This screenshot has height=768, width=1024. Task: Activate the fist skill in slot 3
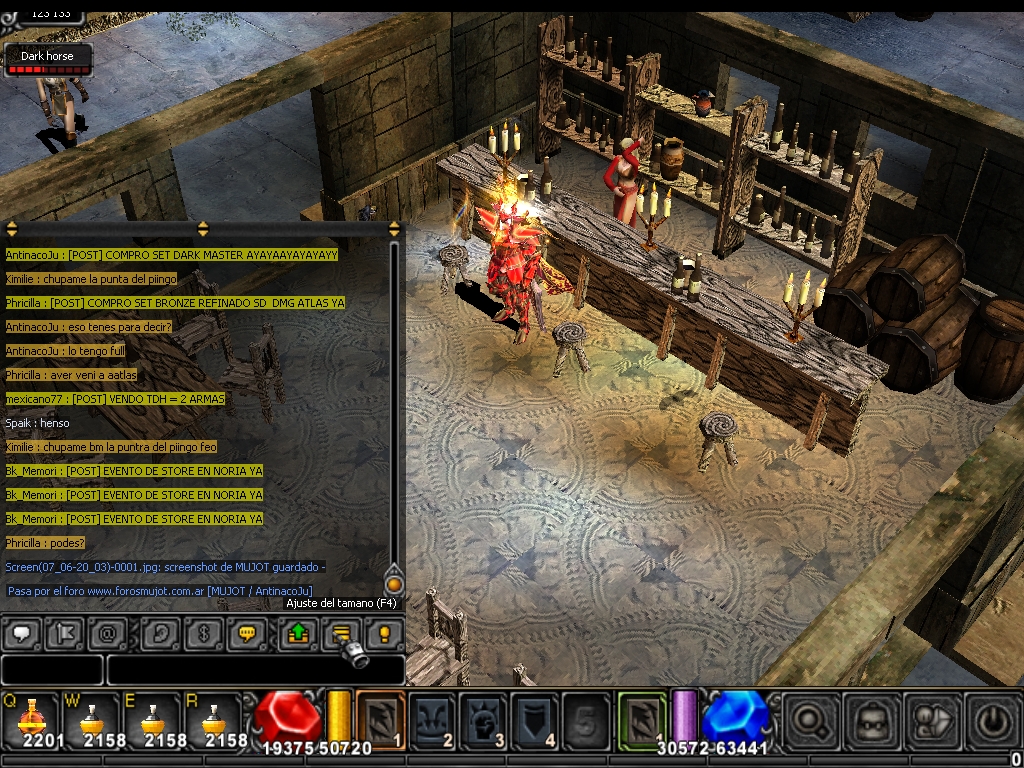click(x=484, y=718)
